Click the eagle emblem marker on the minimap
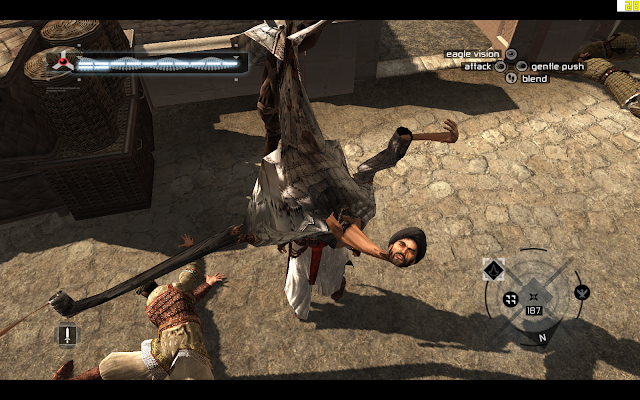The image size is (640, 400). coord(582,293)
